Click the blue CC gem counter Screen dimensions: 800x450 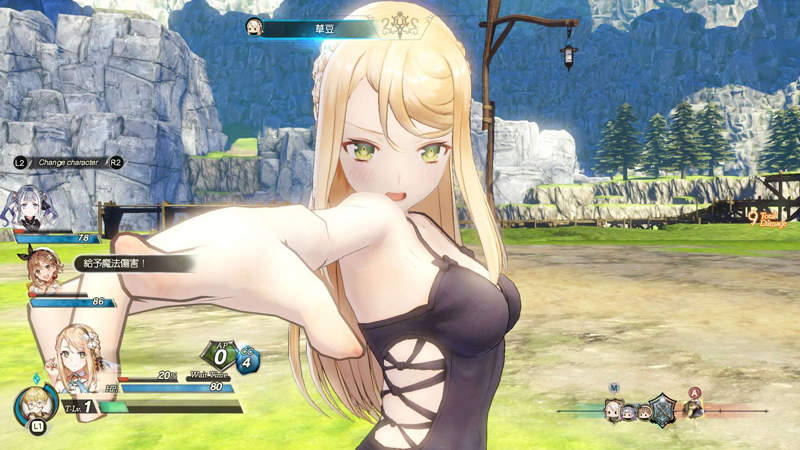point(248,360)
